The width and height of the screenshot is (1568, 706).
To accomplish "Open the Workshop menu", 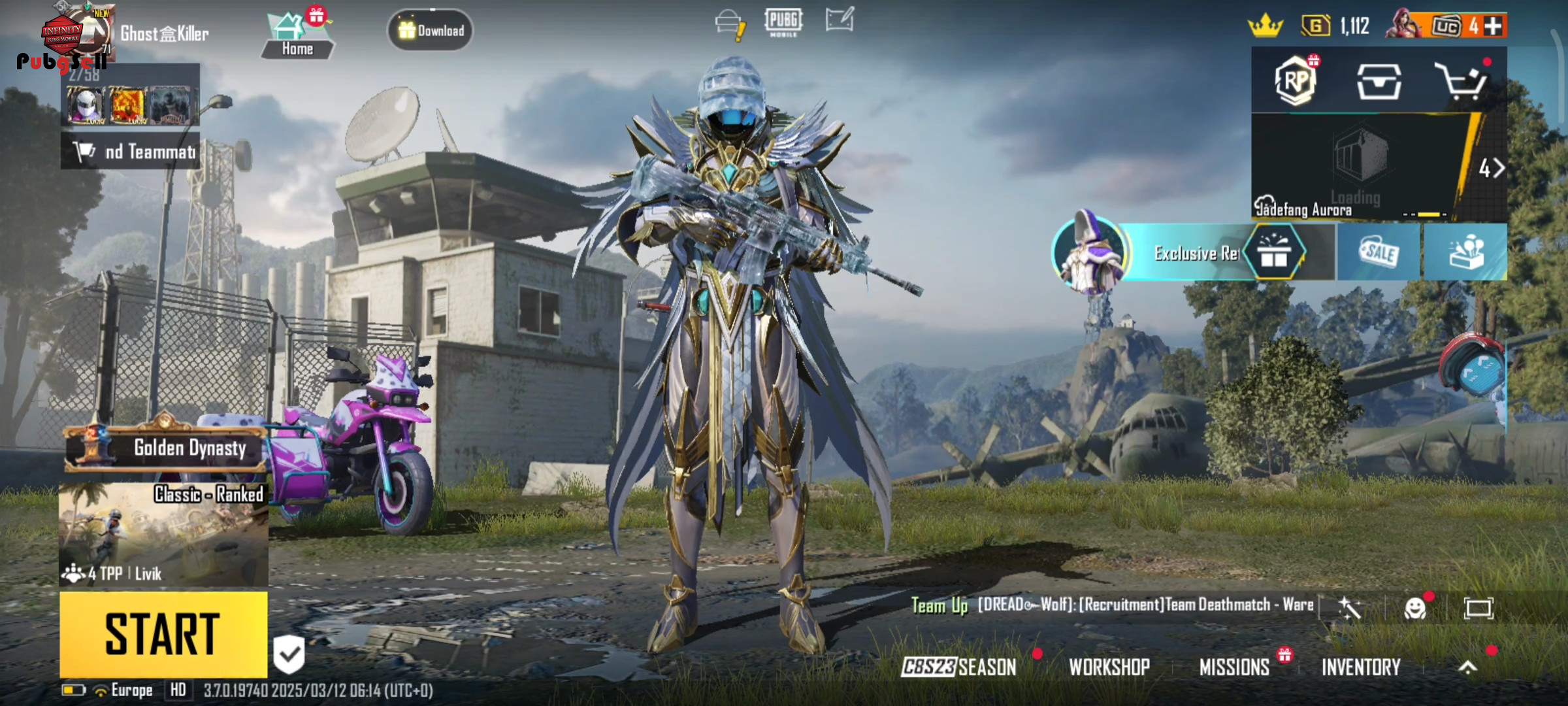I will click(1109, 667).
